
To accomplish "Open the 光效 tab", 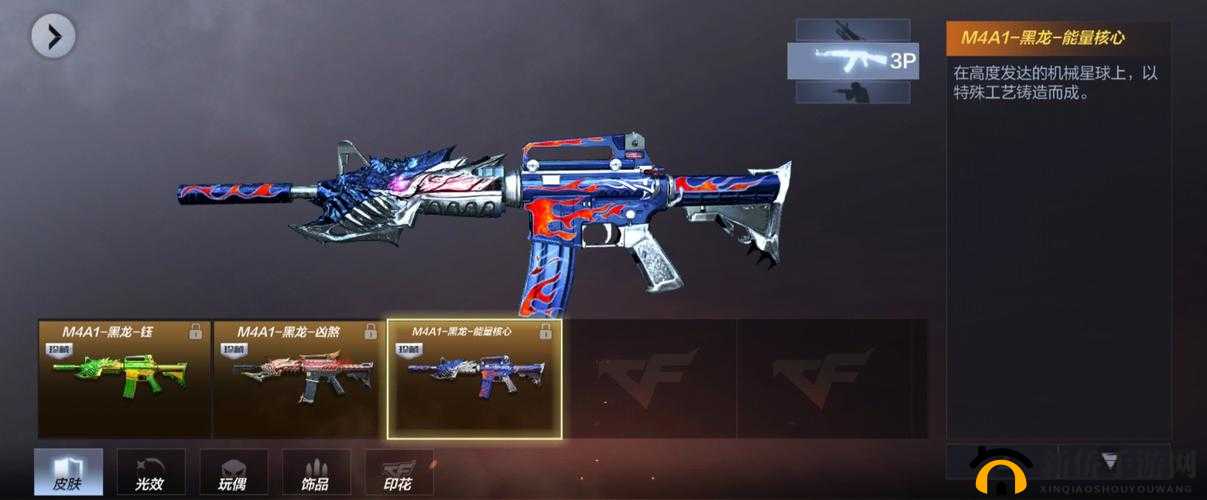I will [x=151, y=473].
